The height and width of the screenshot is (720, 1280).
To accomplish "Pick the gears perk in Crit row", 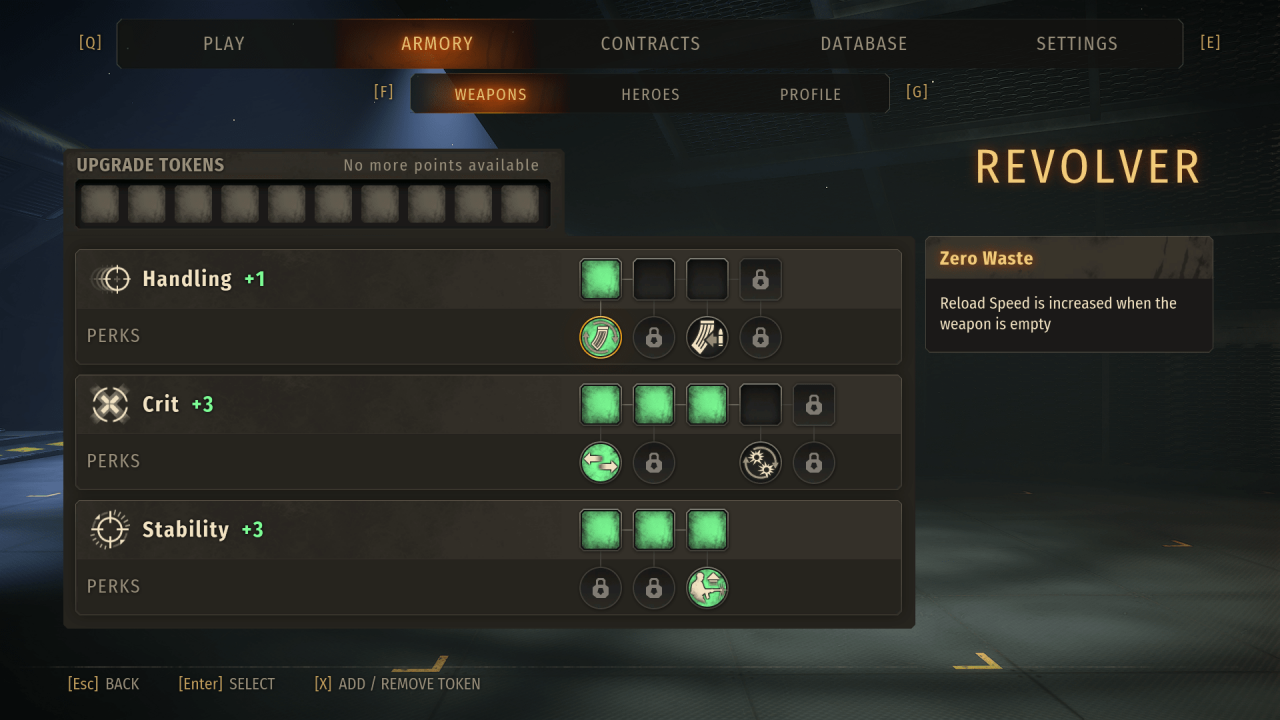I will coord(760,462).
